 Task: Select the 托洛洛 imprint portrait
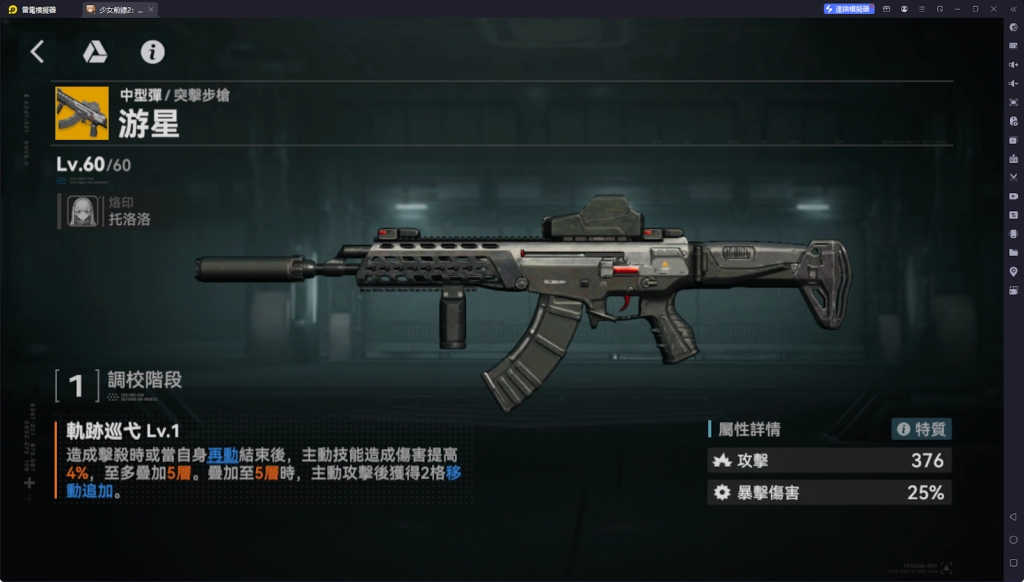82,212
